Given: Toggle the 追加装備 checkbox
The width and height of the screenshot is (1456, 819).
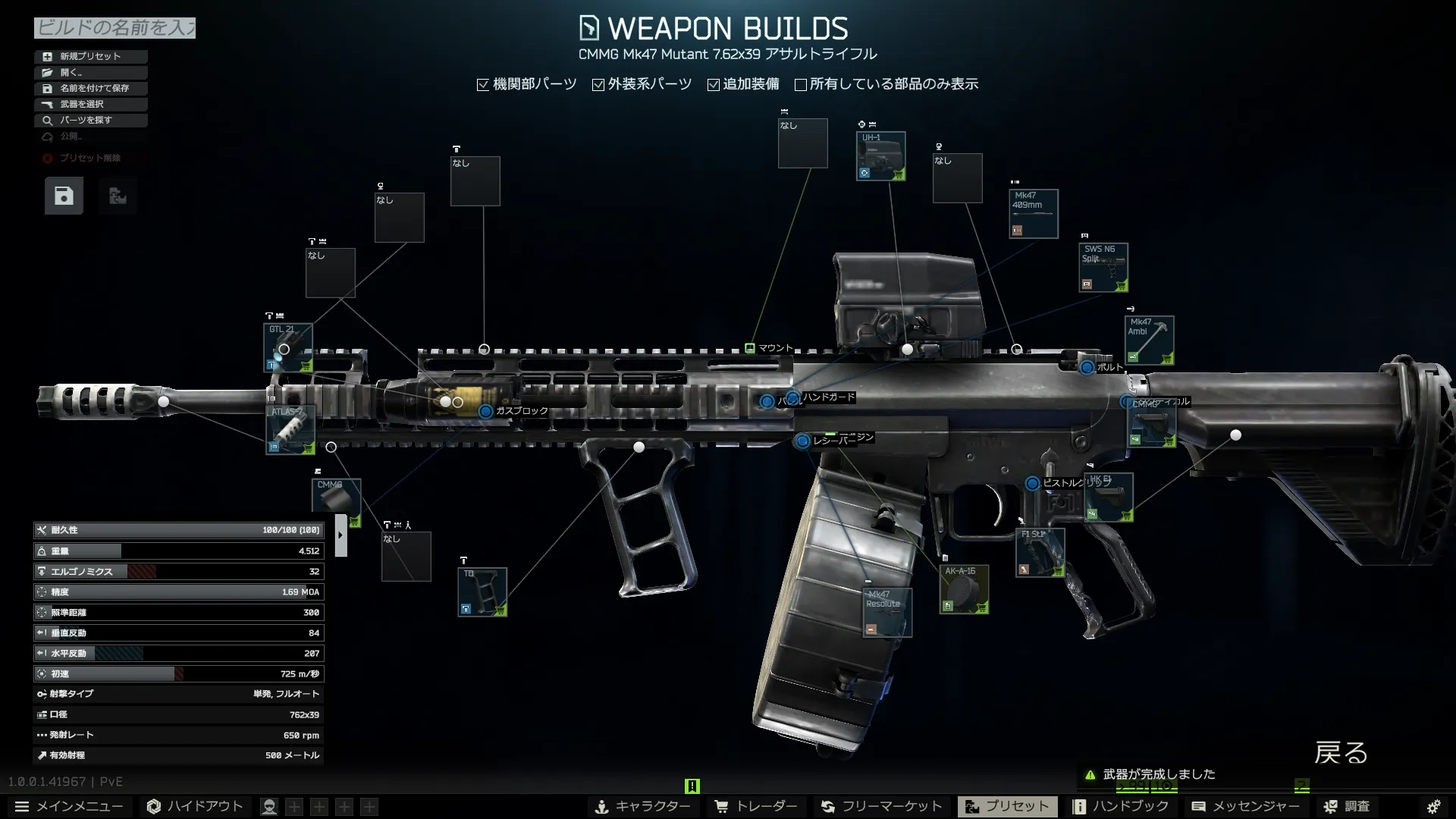Looking at the screenshot, I should coord(714,85).
